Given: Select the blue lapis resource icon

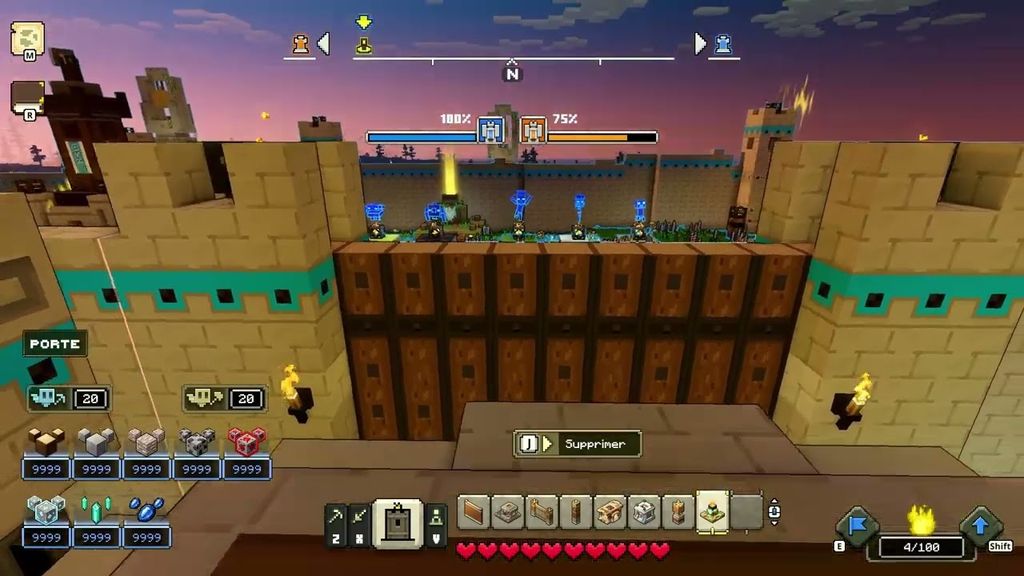Looking at the screenshot, I should tap(146, 510).
